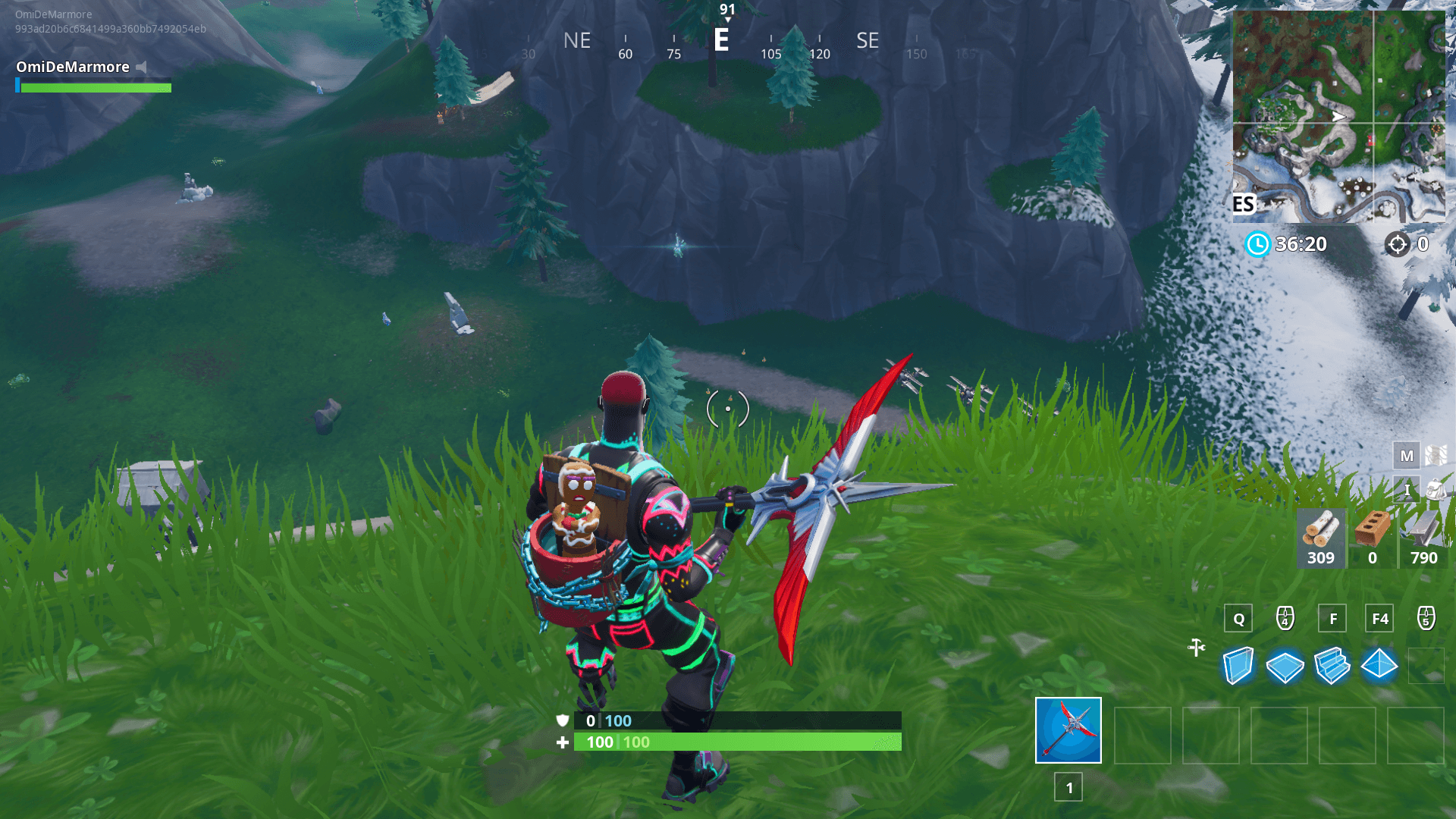This screenshot has height=819, width=1456.
Task: Open the full map via the M button
Action: click(1407, 456)
